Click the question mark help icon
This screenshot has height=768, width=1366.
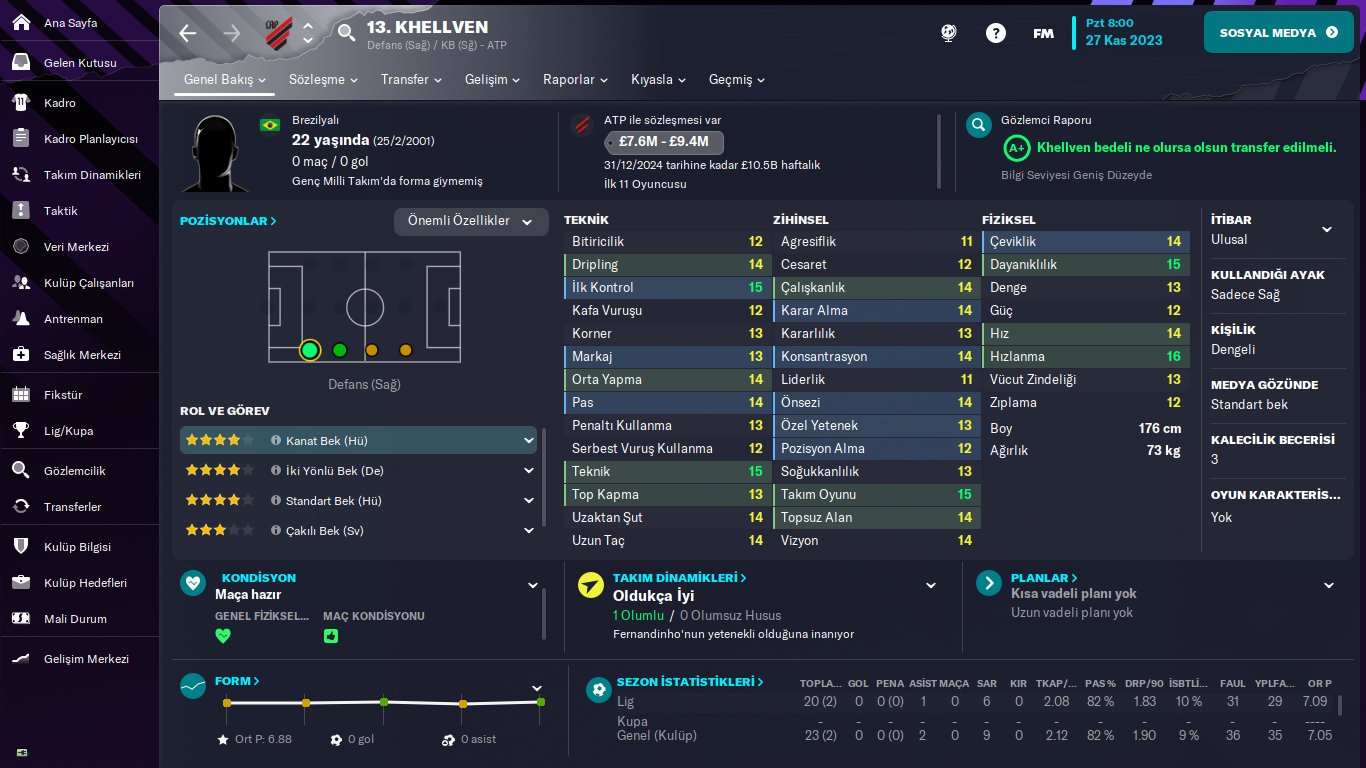pos(995,32)
